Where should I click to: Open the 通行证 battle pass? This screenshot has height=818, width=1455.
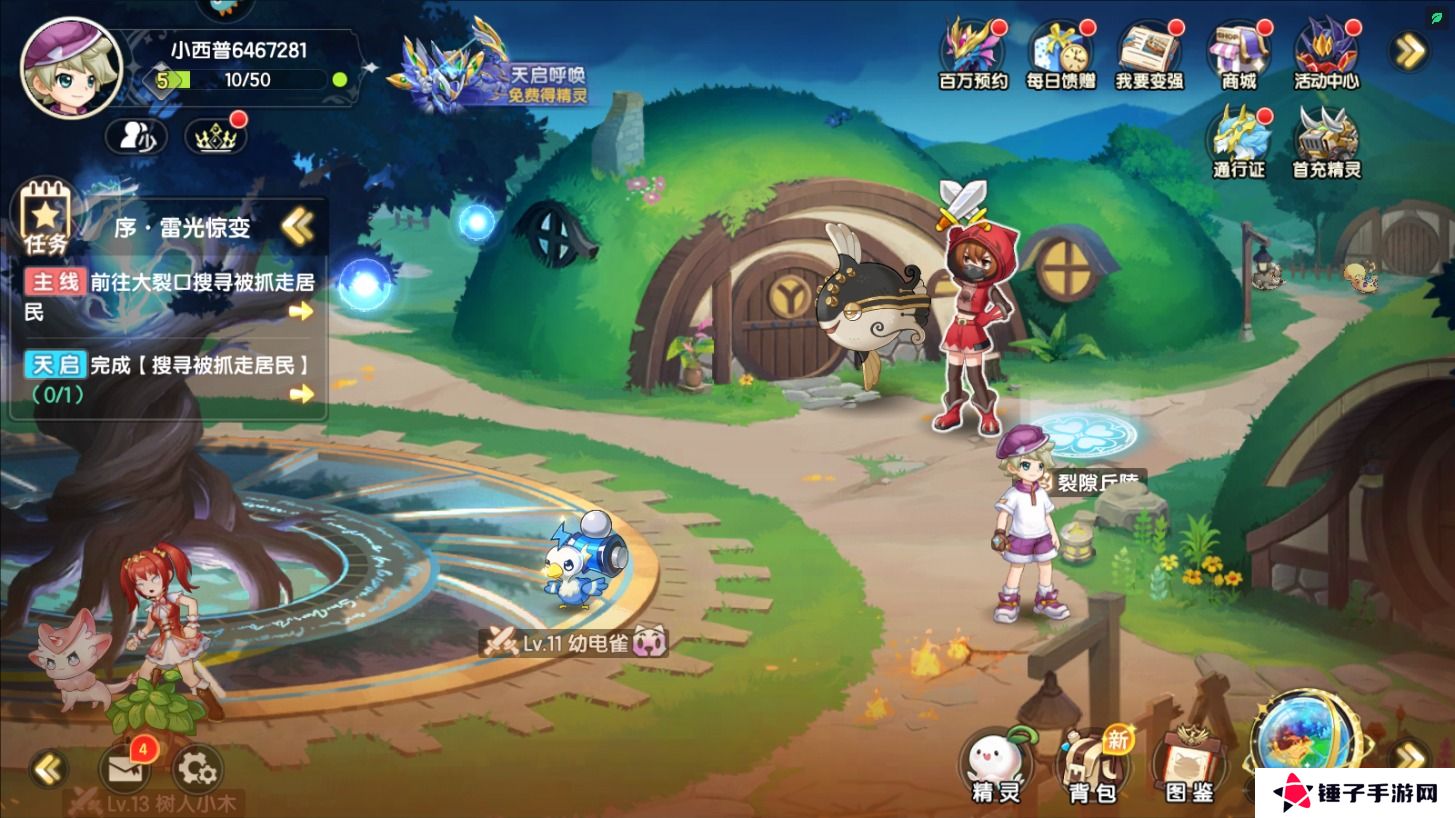tap(1239, 142)
